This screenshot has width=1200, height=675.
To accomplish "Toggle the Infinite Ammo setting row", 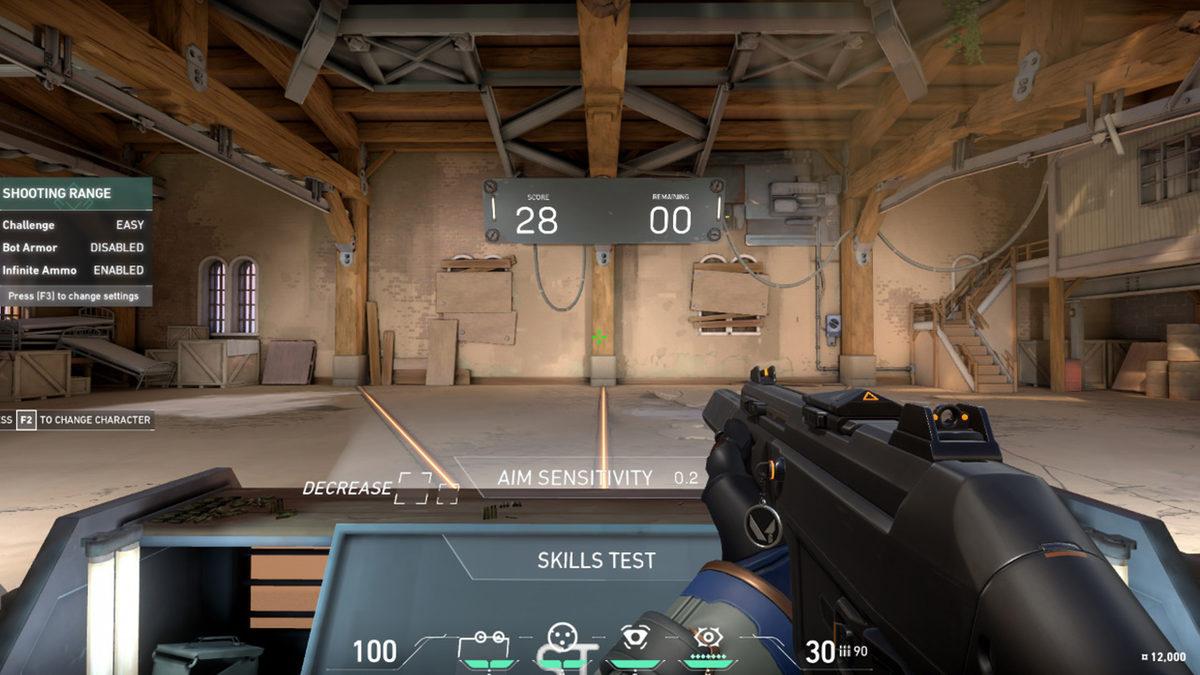I will 74,270.
